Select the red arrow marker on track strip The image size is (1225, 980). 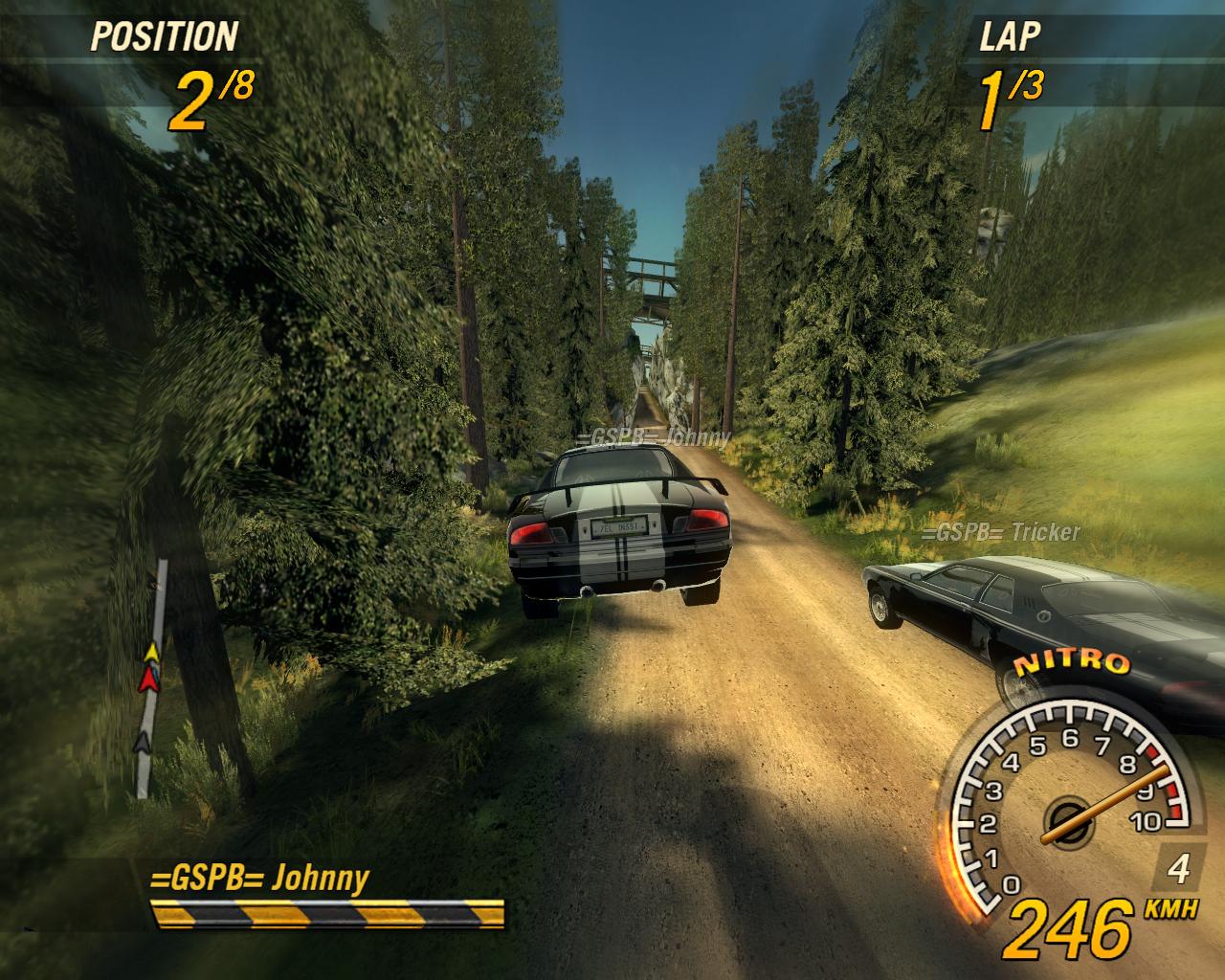coord(147,679)
